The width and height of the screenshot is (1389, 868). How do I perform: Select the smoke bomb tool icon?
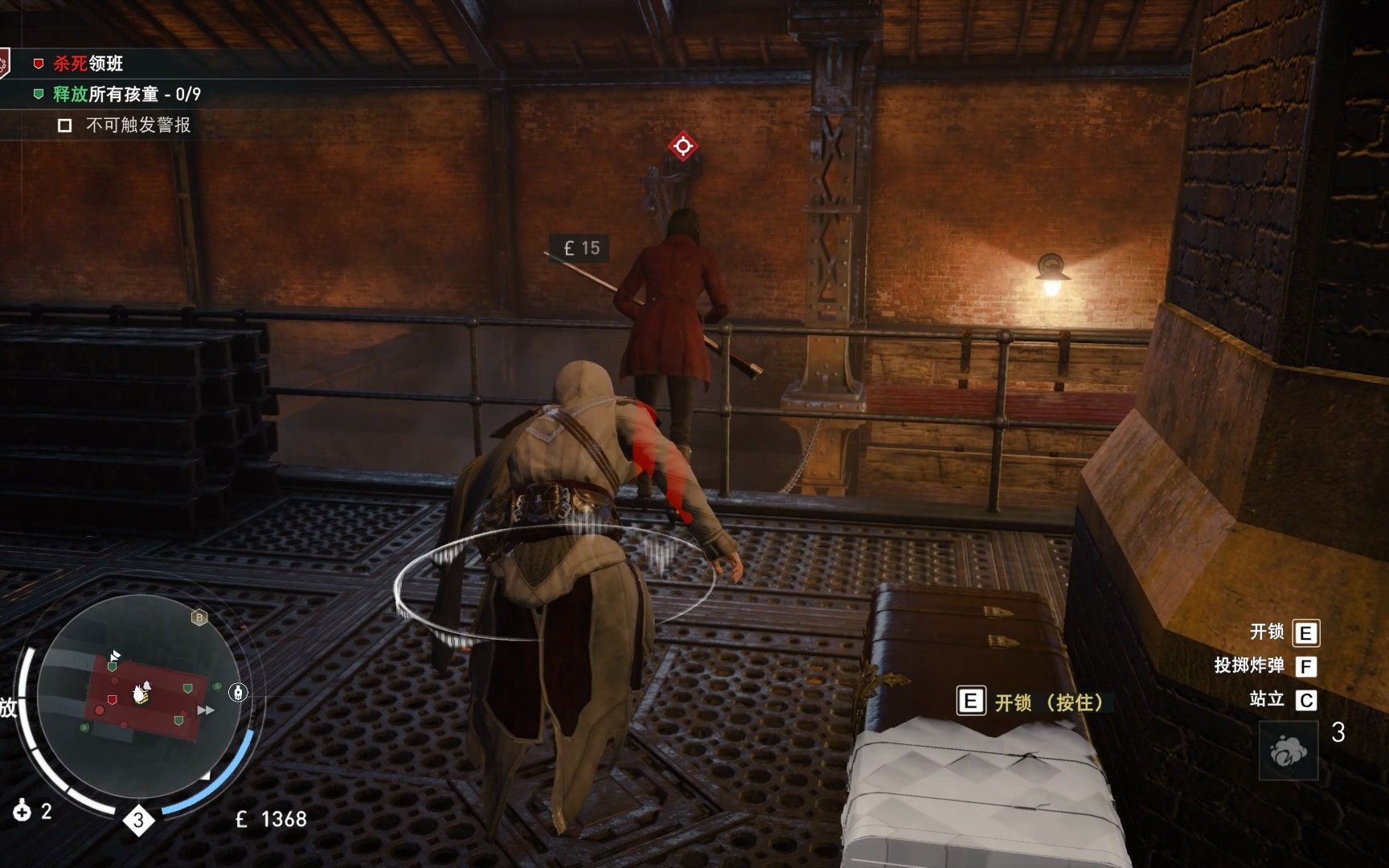pos(1288,751)
